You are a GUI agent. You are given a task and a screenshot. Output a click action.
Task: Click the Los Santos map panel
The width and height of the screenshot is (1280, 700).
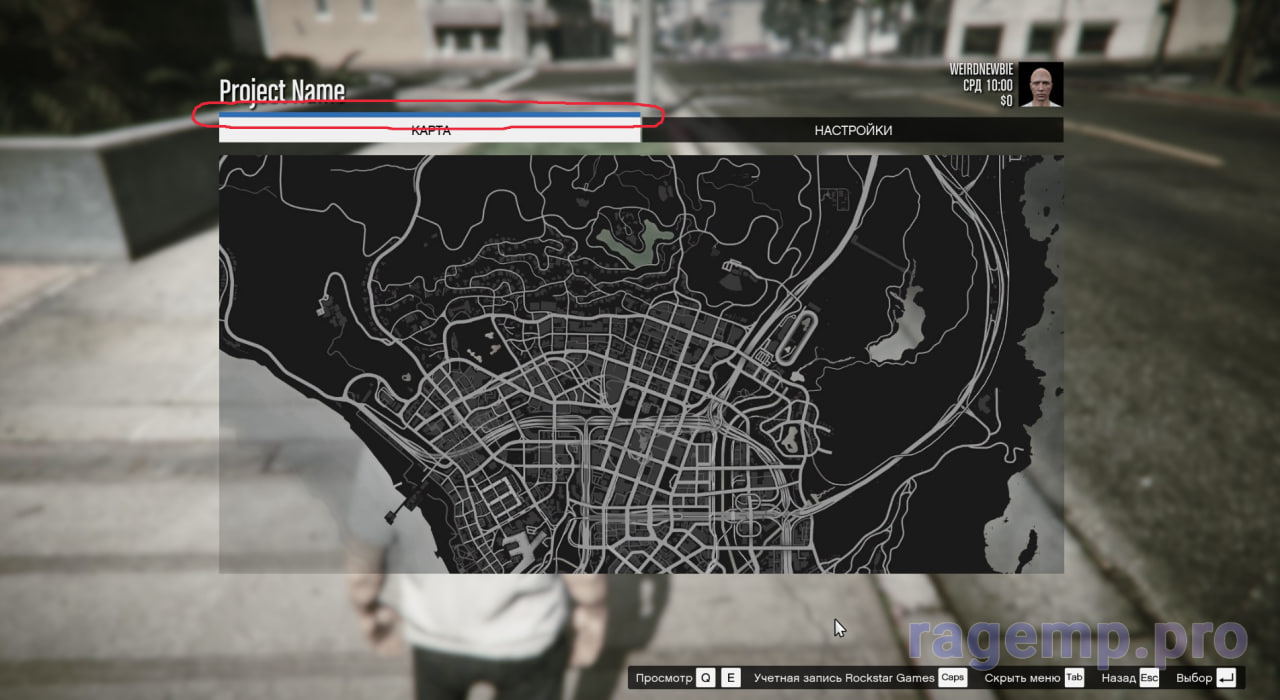(640, 364)
